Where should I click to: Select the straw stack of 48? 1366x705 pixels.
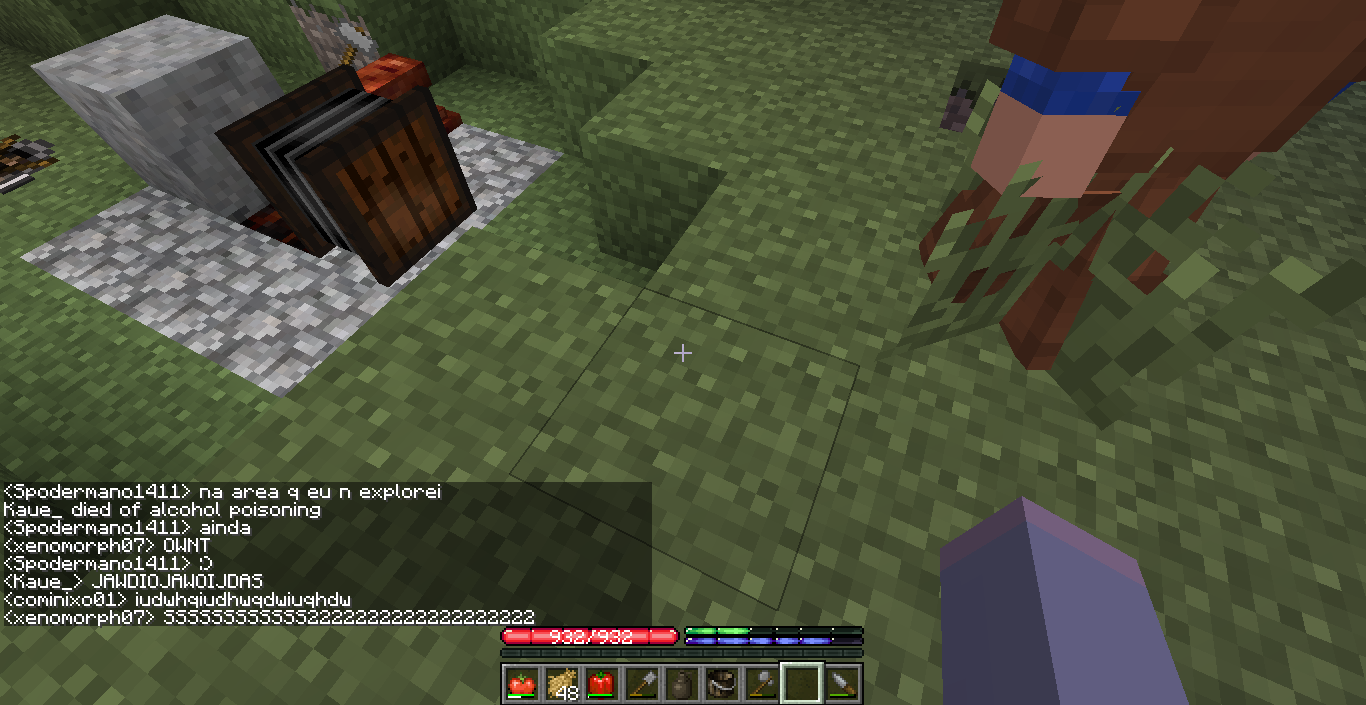(x=560, y=683)
